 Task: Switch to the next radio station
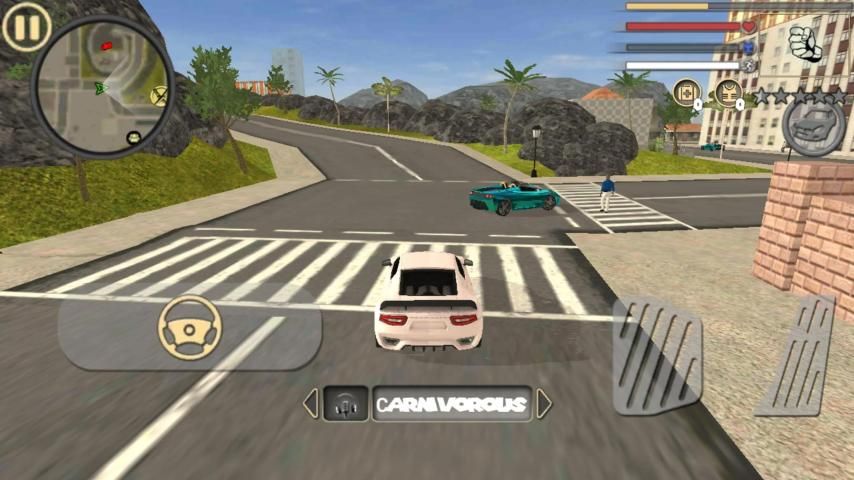click(x=544, y=404)
